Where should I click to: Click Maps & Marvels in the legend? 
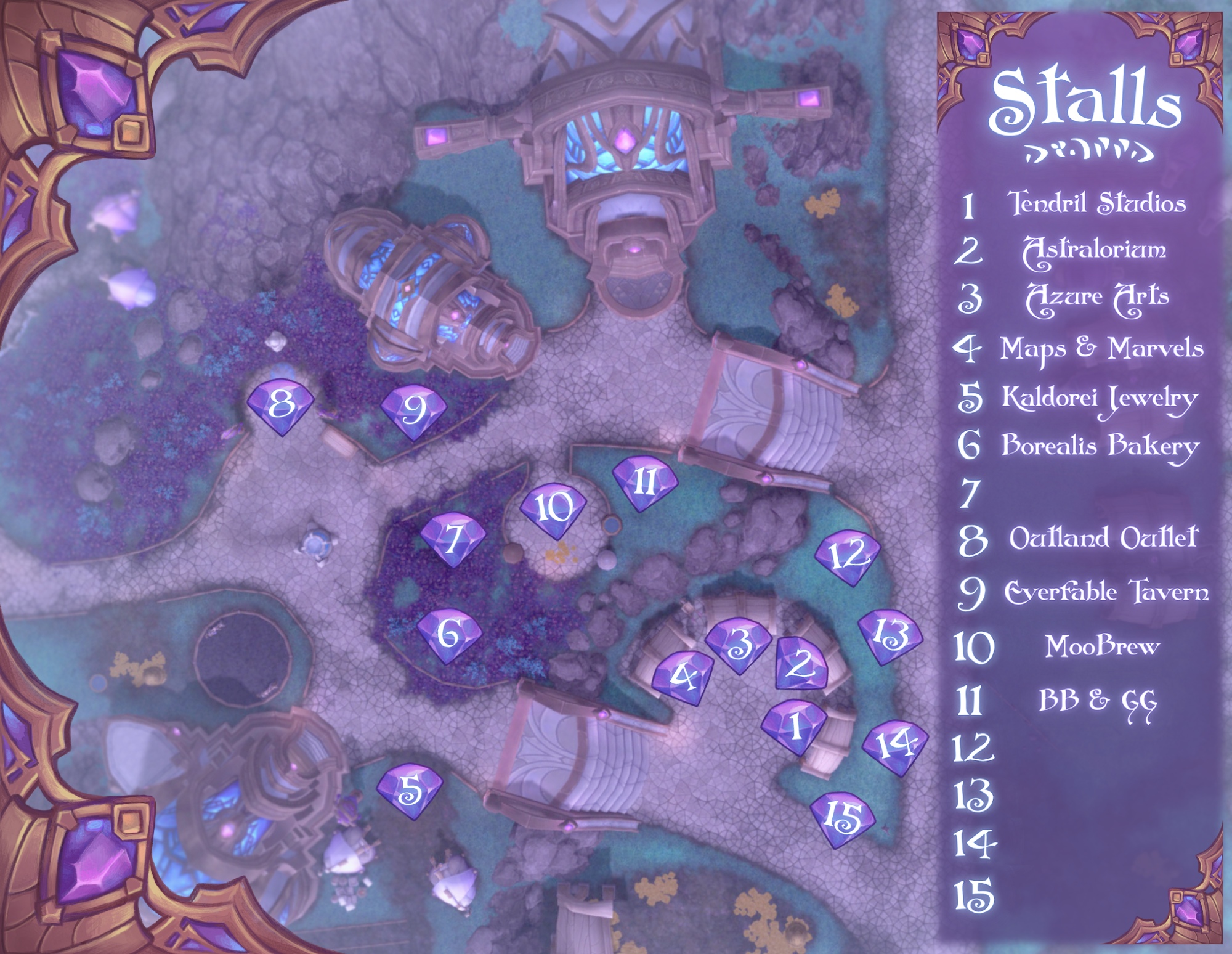click(1101, 349)
